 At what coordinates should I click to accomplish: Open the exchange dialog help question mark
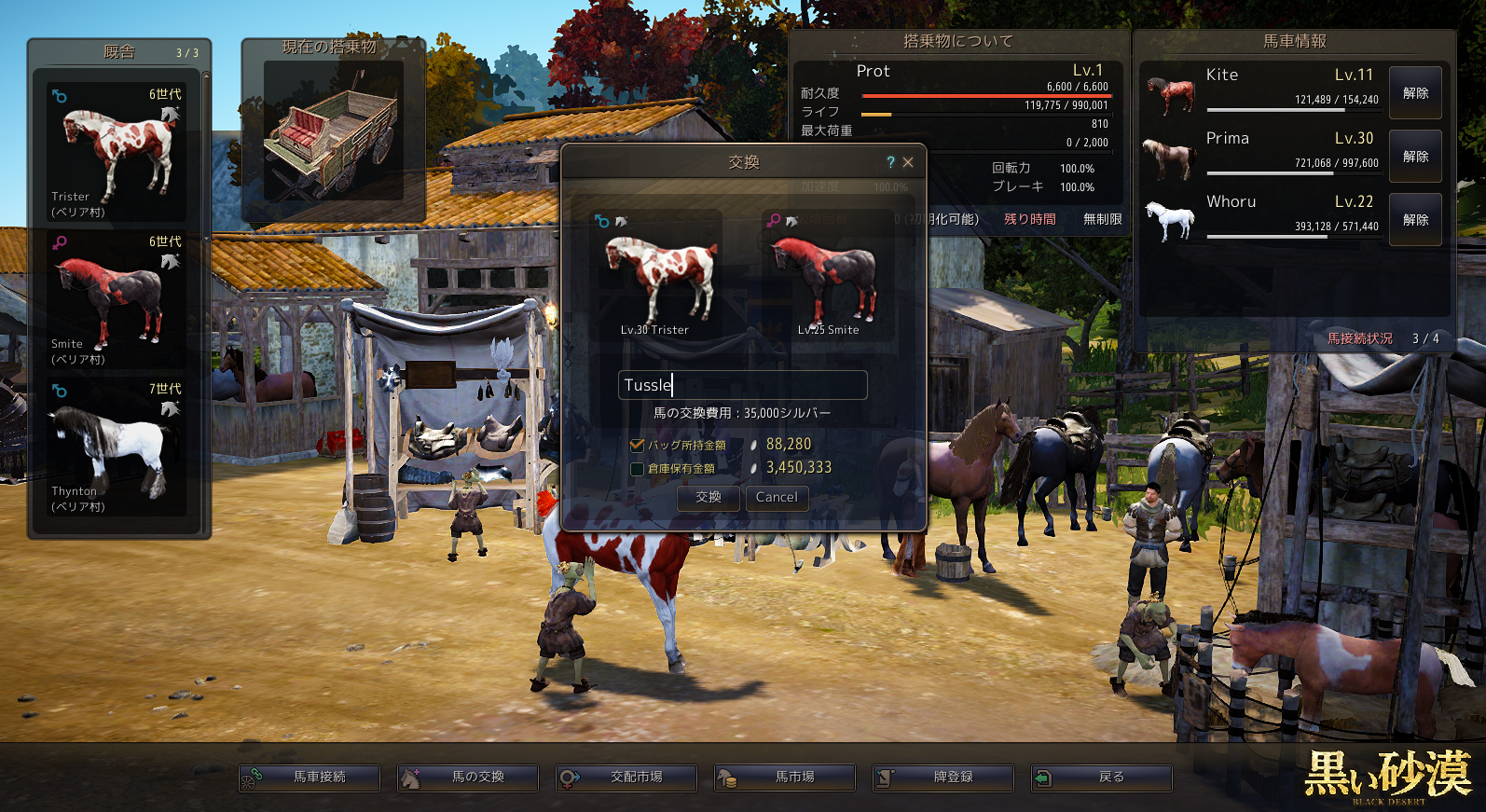coord(890,162)
